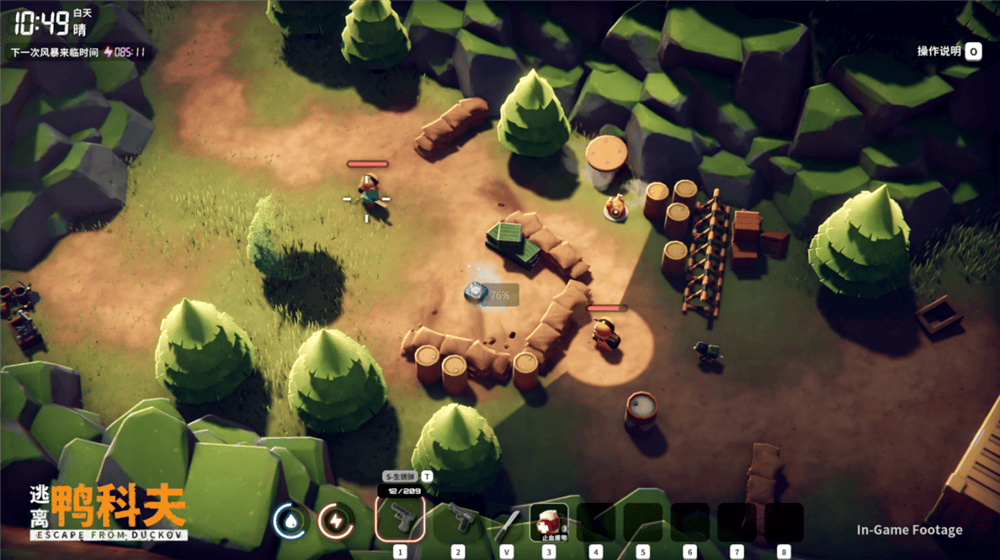The width and height of the screenshot is (1000, 560).
Task: Equip the knife melee weapon slot
Action: coord(508,522)
